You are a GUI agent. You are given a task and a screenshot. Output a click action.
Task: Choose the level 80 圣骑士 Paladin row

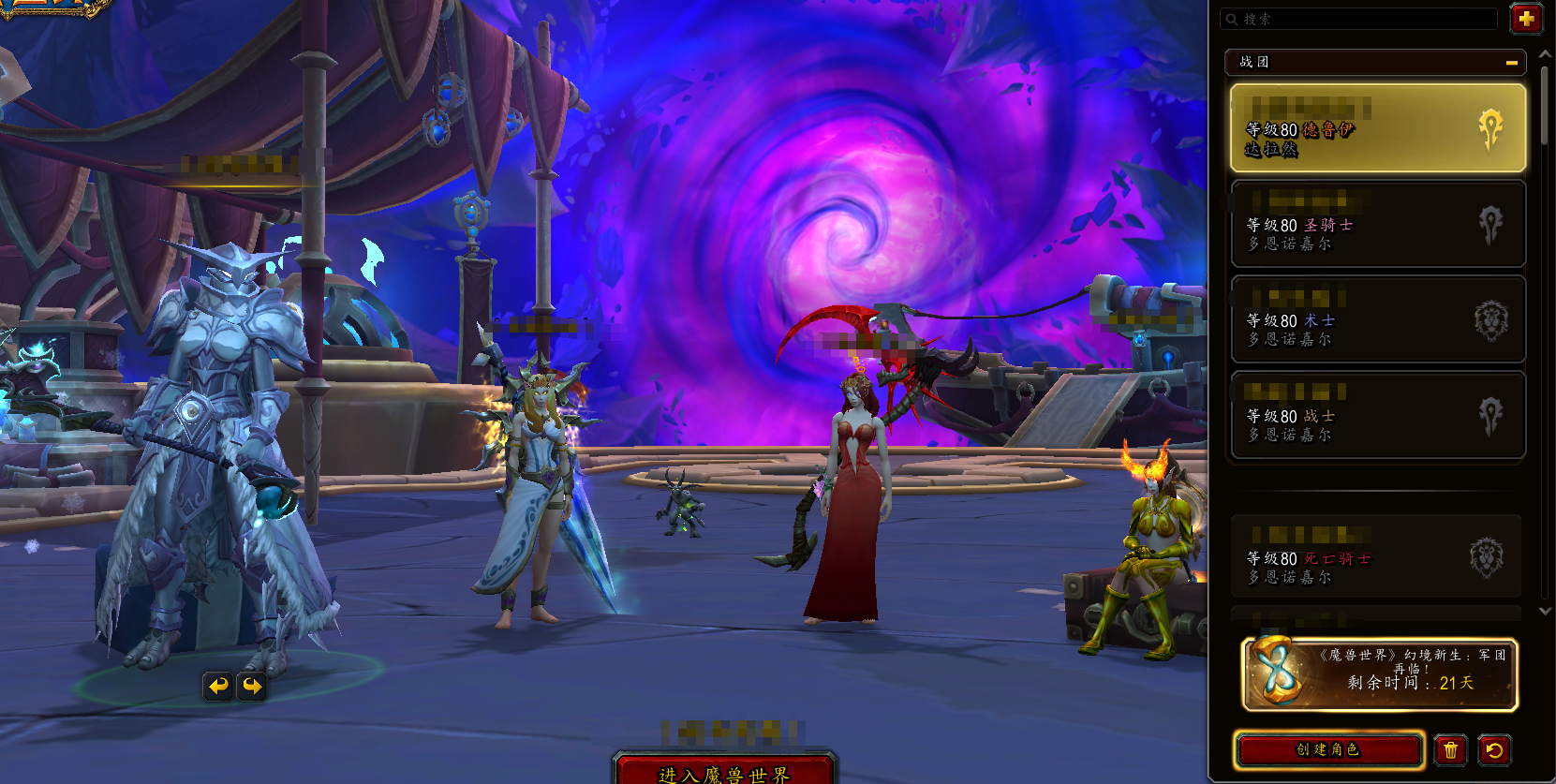tap(1377, 225)
